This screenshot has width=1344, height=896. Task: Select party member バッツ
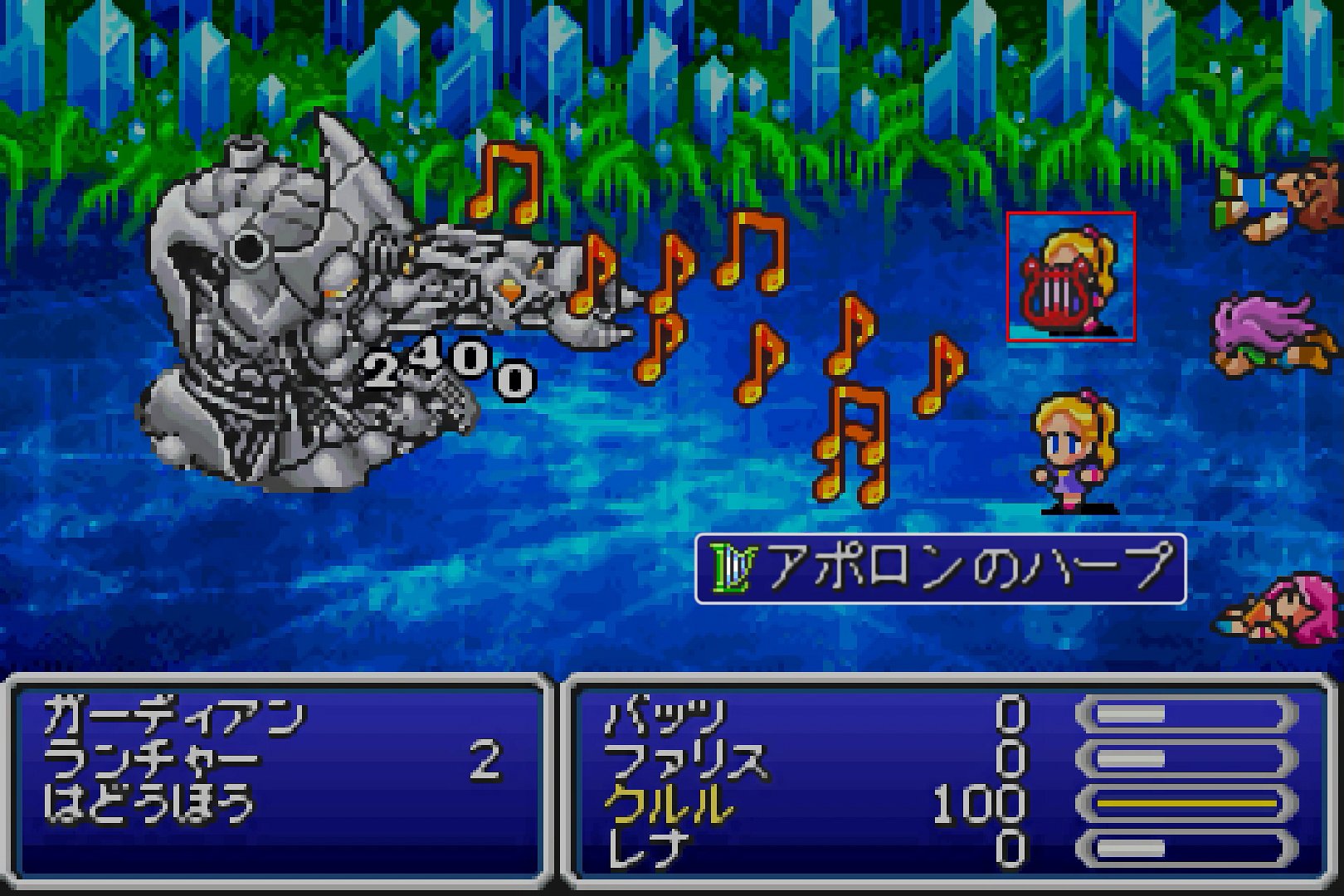pyautogui.click(x=665, y=716)
